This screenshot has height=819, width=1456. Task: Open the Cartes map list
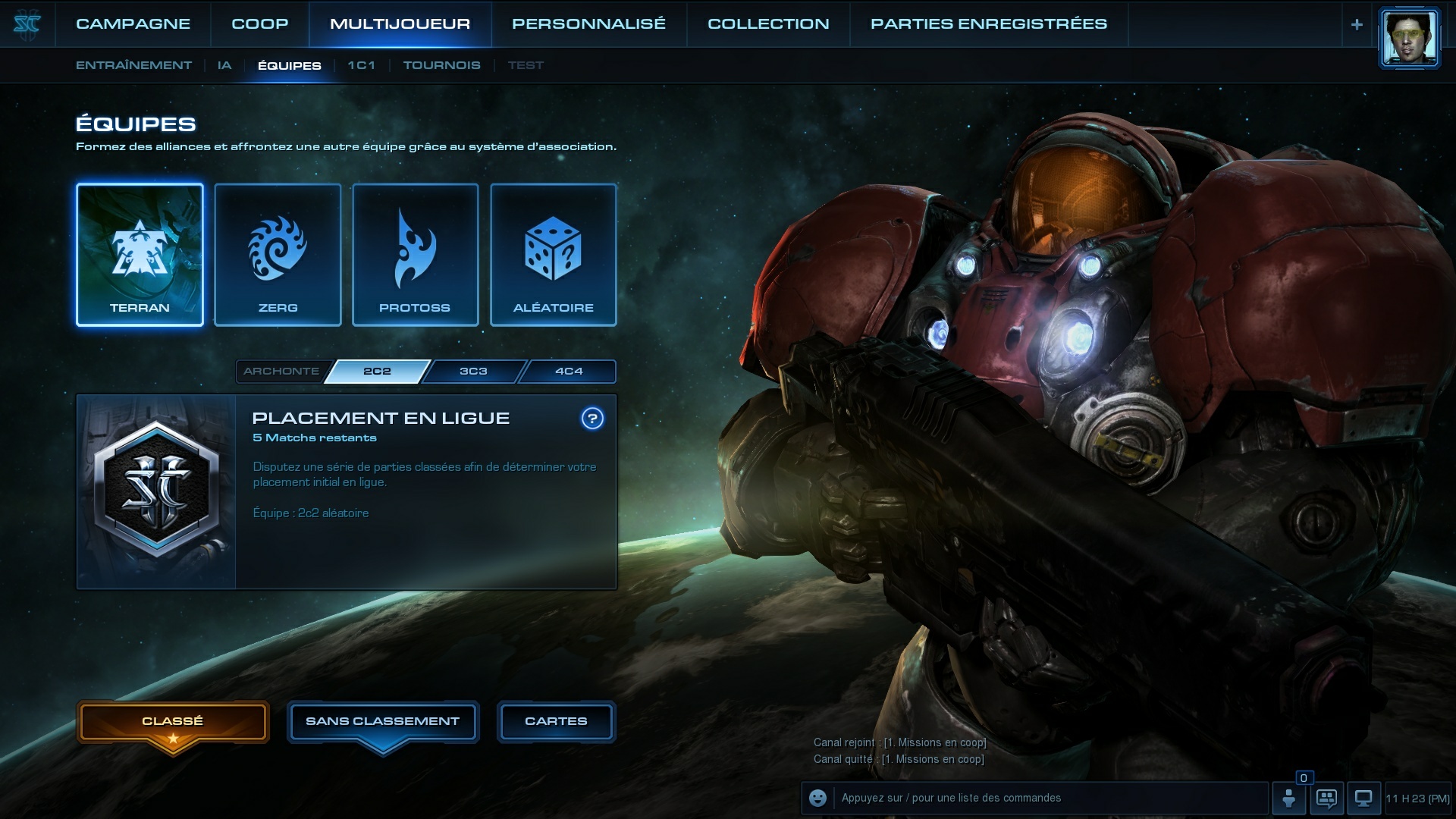(x=556, y=721)
